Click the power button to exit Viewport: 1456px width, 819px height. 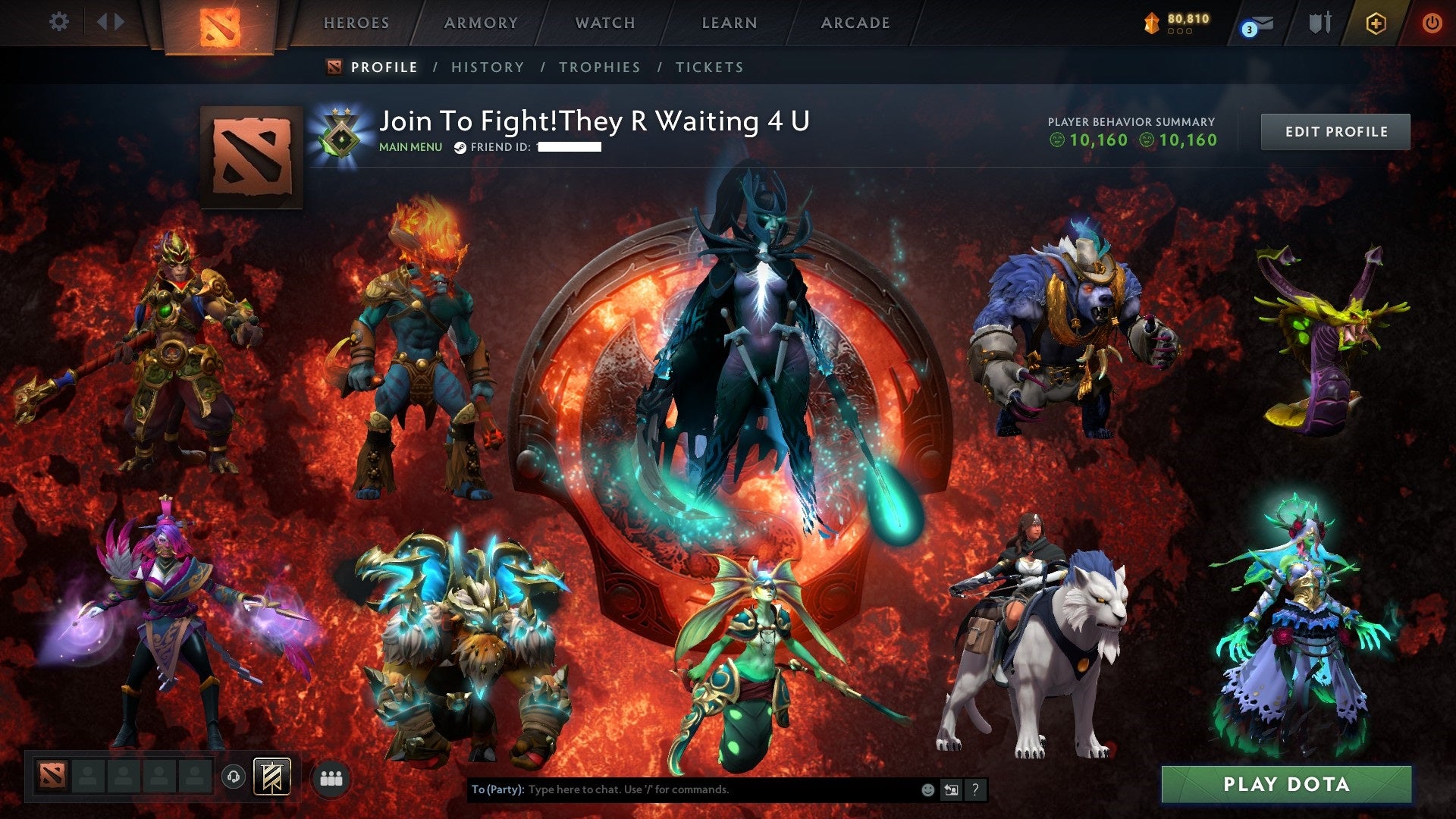1433,22
